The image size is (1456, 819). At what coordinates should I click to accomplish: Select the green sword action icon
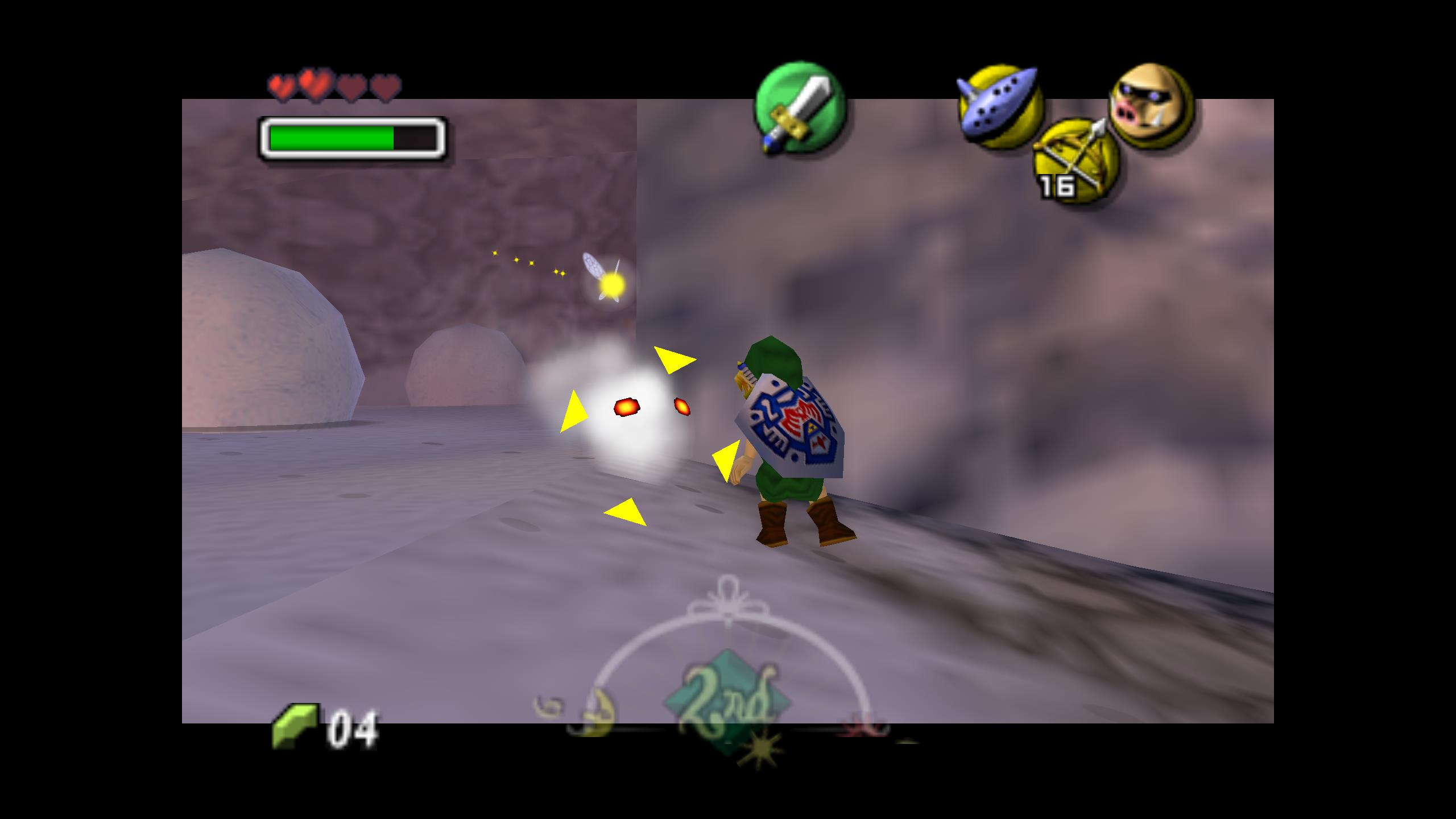(799, 108)
